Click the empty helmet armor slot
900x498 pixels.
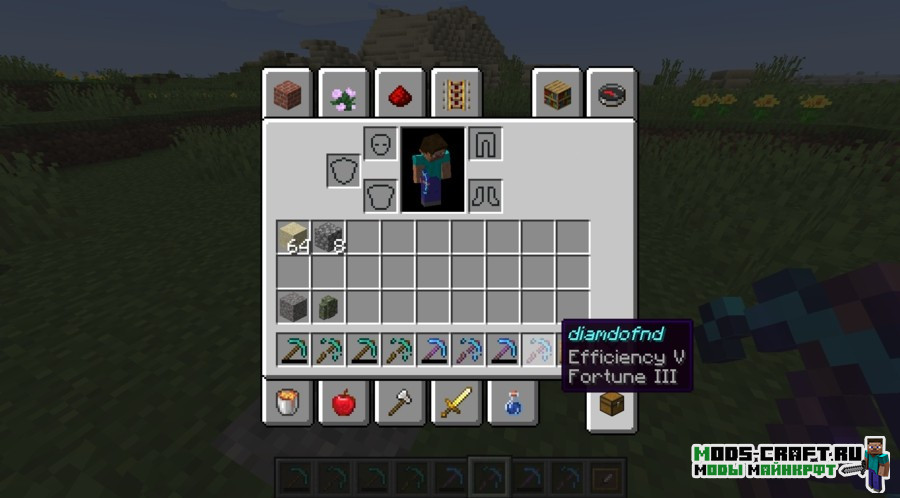[381, 144]
